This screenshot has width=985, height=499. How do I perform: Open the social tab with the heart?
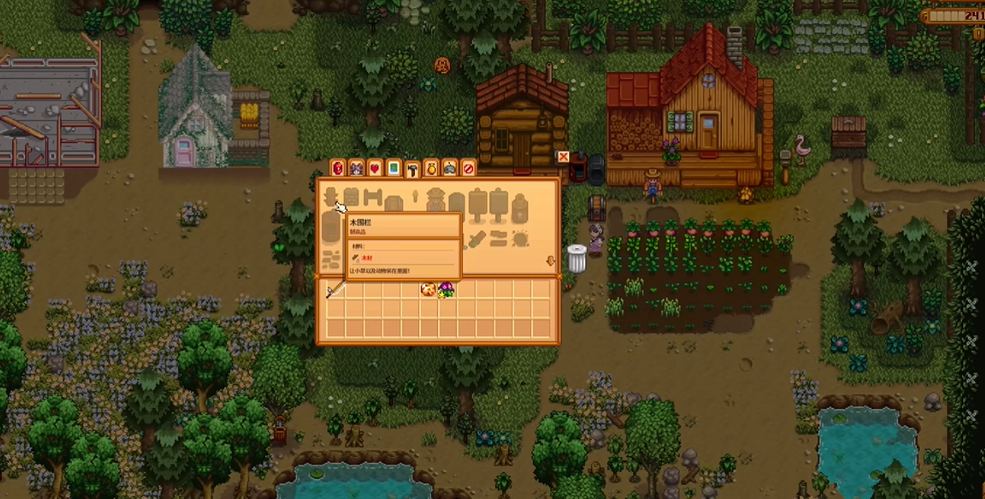pyautogui.click(x=375, y=168)
